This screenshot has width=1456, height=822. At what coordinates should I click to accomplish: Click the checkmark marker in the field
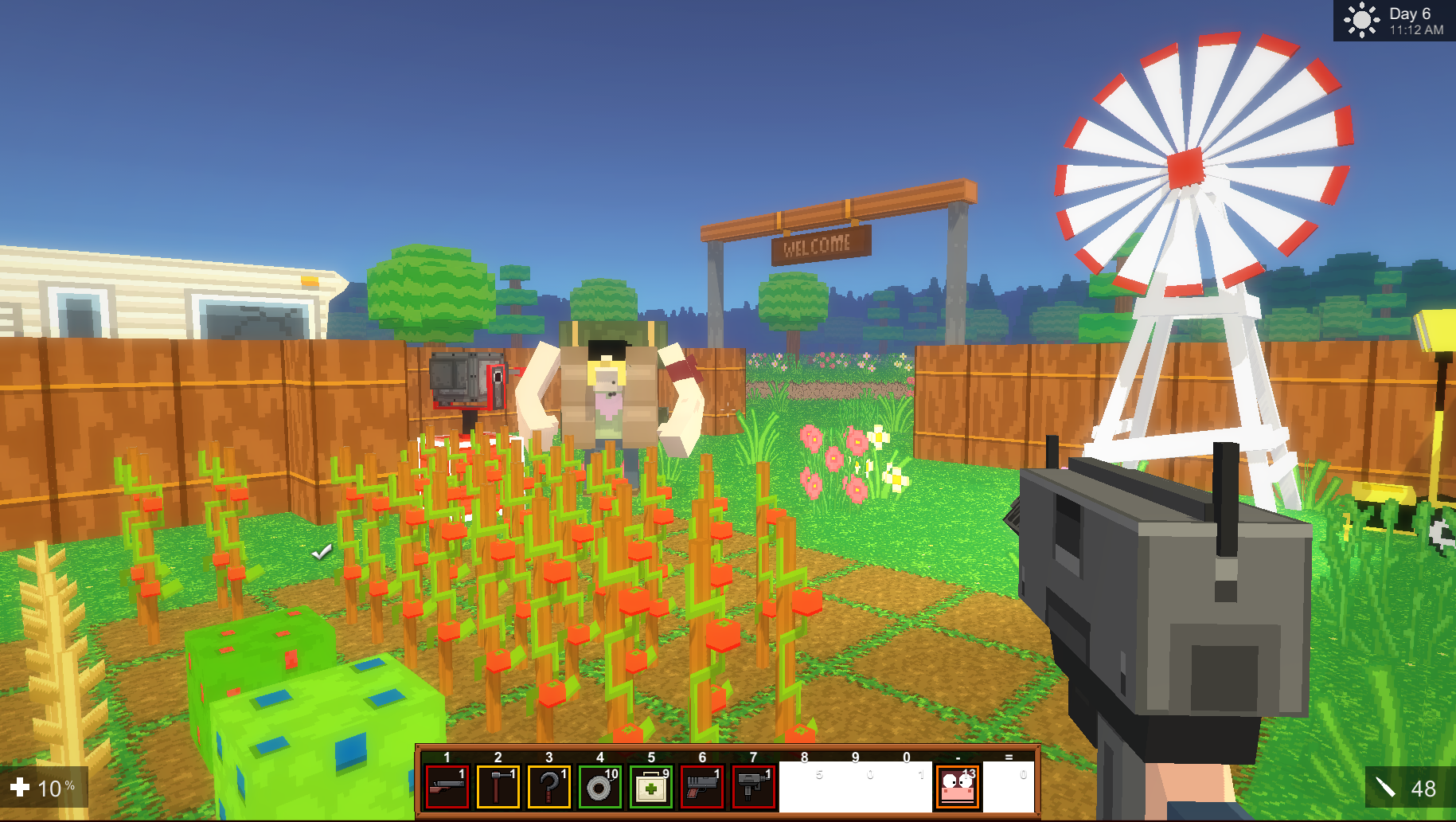pyautogui.click(x=321, y=553)
